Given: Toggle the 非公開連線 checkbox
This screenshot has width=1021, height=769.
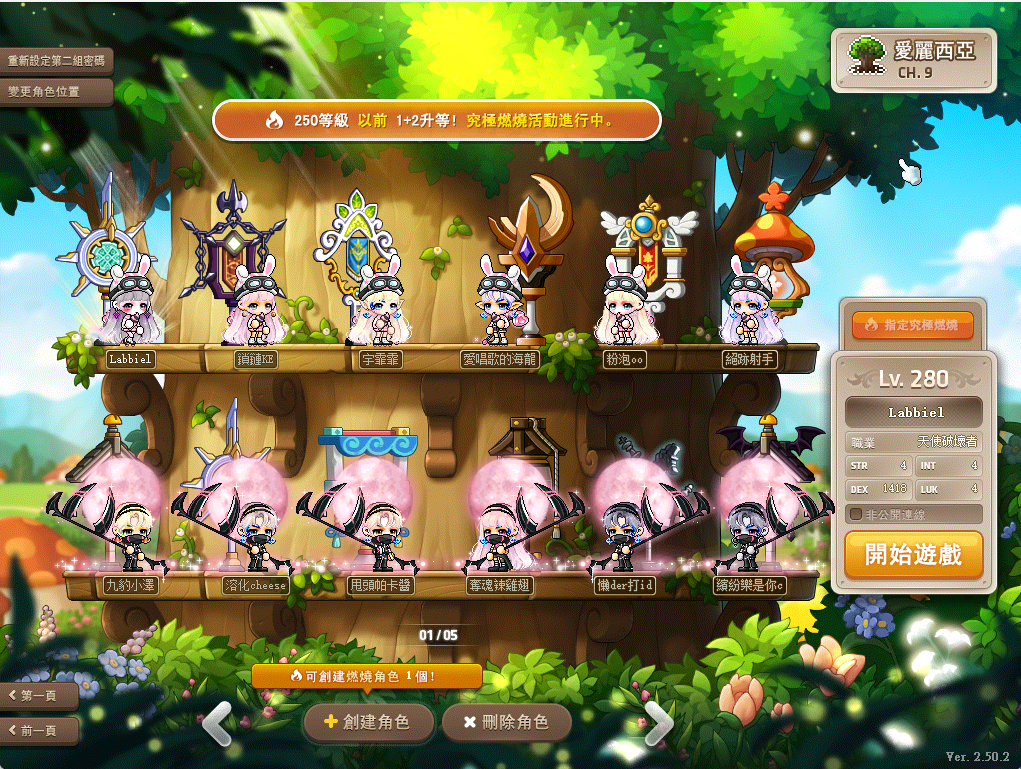Looking at the screenshot, I should pos(856,514).
